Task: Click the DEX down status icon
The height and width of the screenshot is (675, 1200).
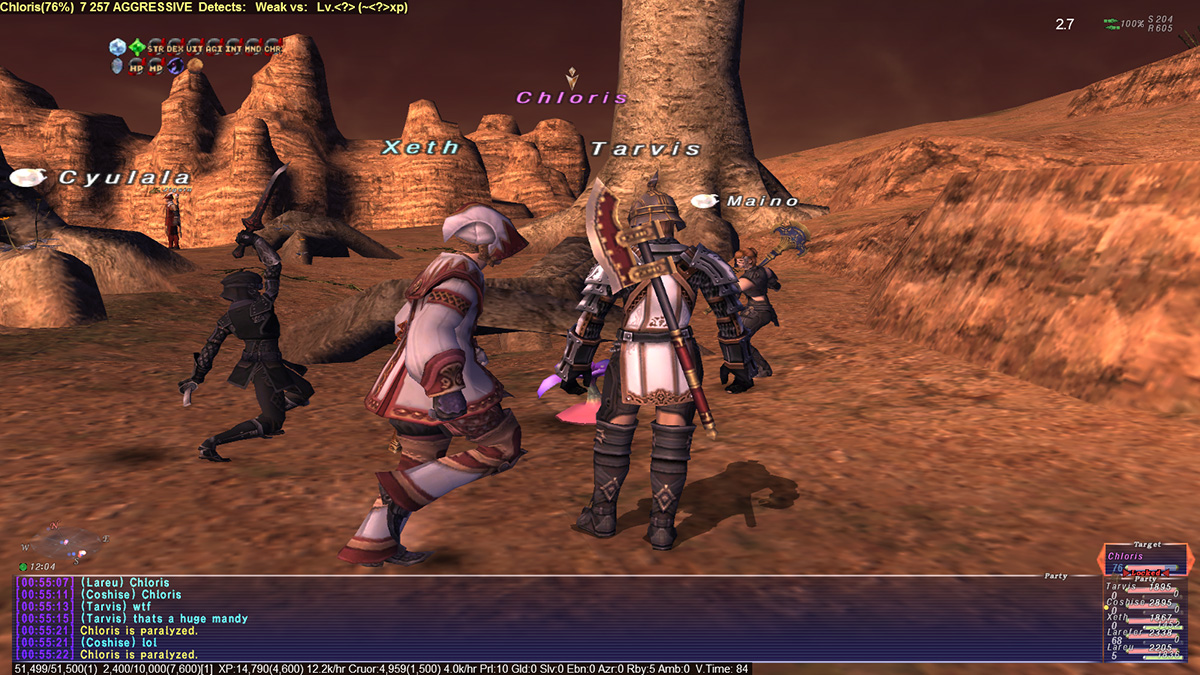Action: [x=175, y=47]
